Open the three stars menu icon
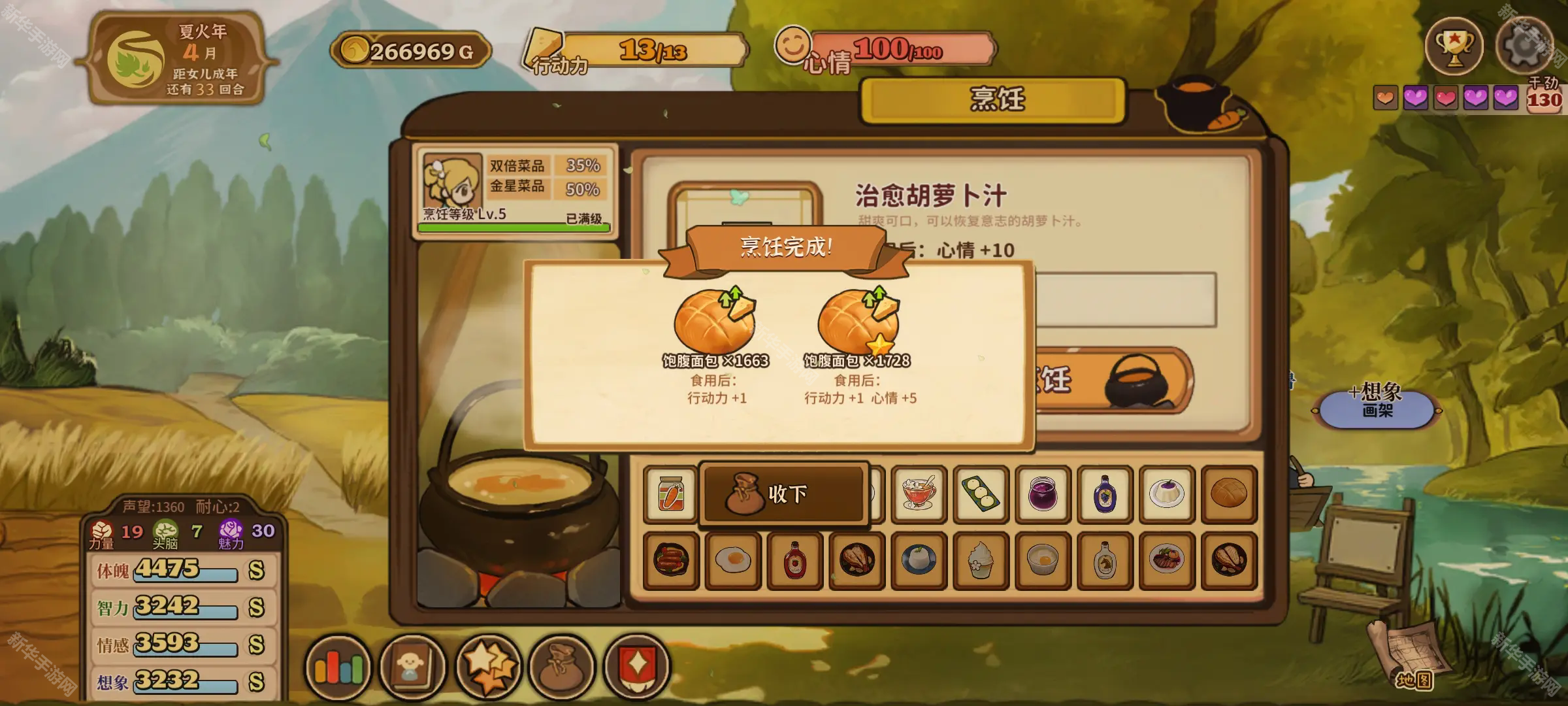 487,668
